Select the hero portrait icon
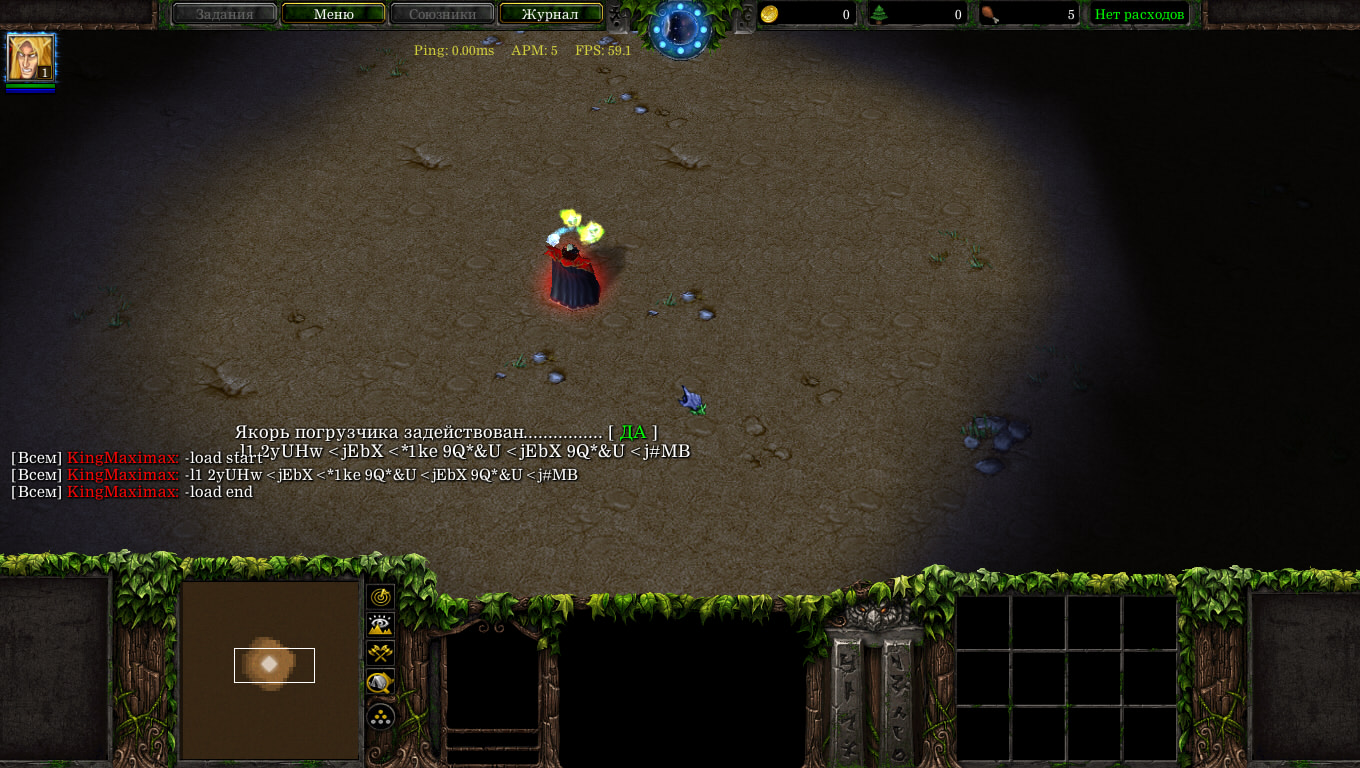Image resolution: width=1360 pixels, height=768 pixels. click(x=30, y=57)
